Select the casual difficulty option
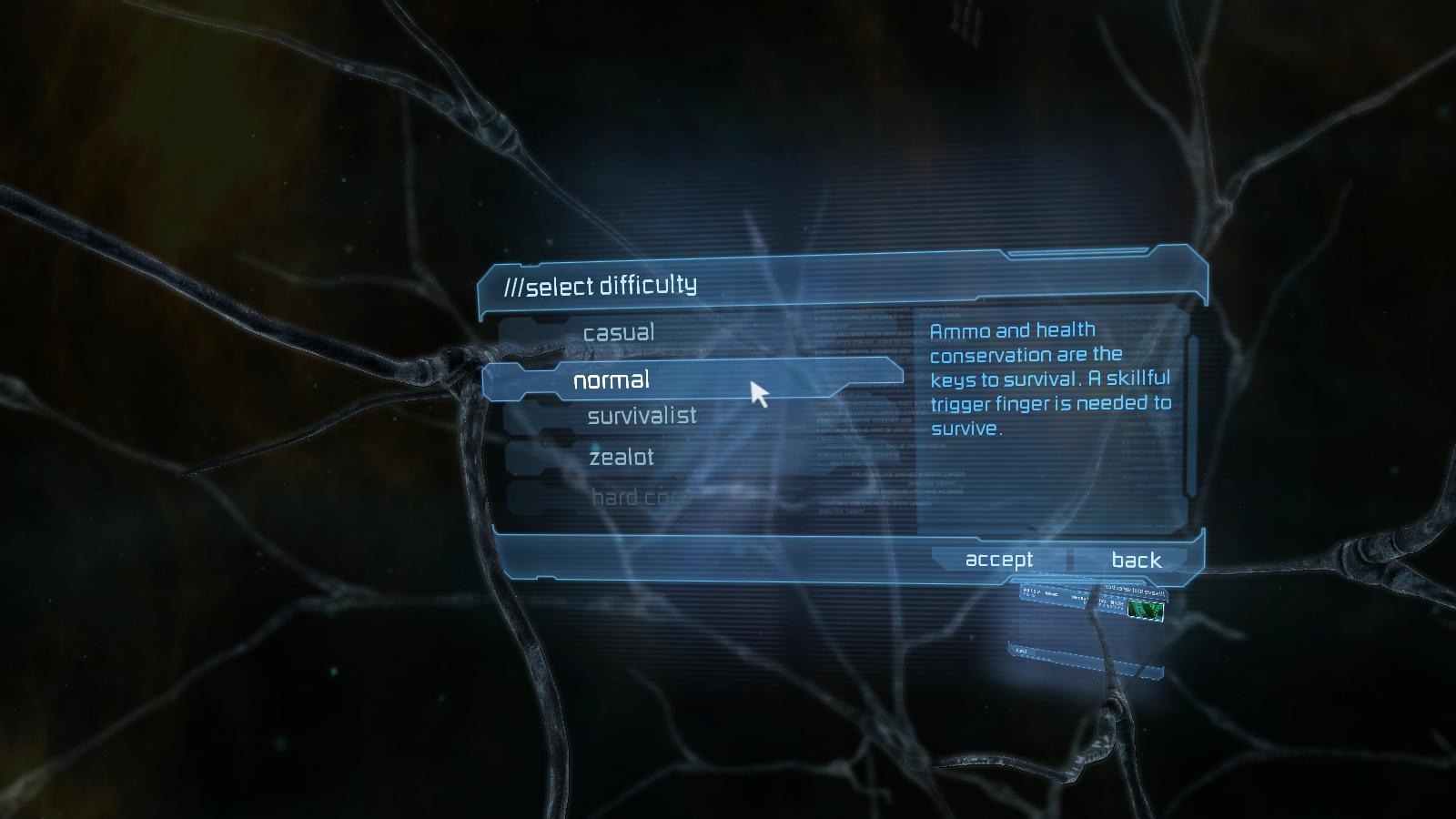Image resolution: width=1456 pixels, height=819 pixels. 620,332
